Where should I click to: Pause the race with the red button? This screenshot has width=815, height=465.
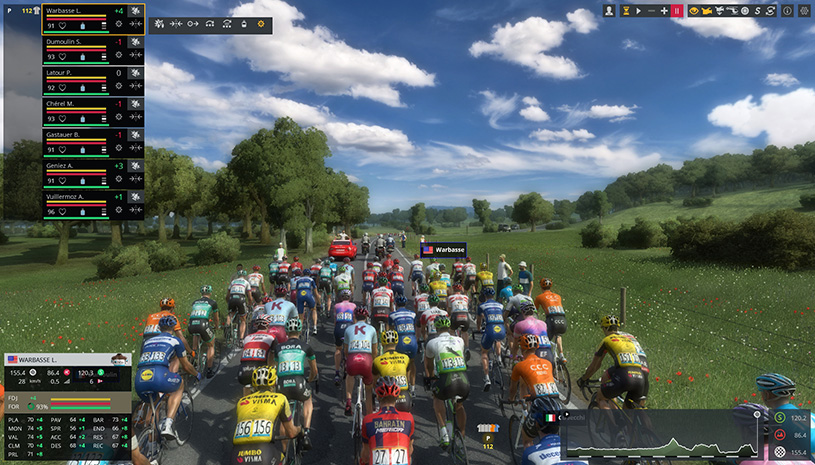(677, 10)
